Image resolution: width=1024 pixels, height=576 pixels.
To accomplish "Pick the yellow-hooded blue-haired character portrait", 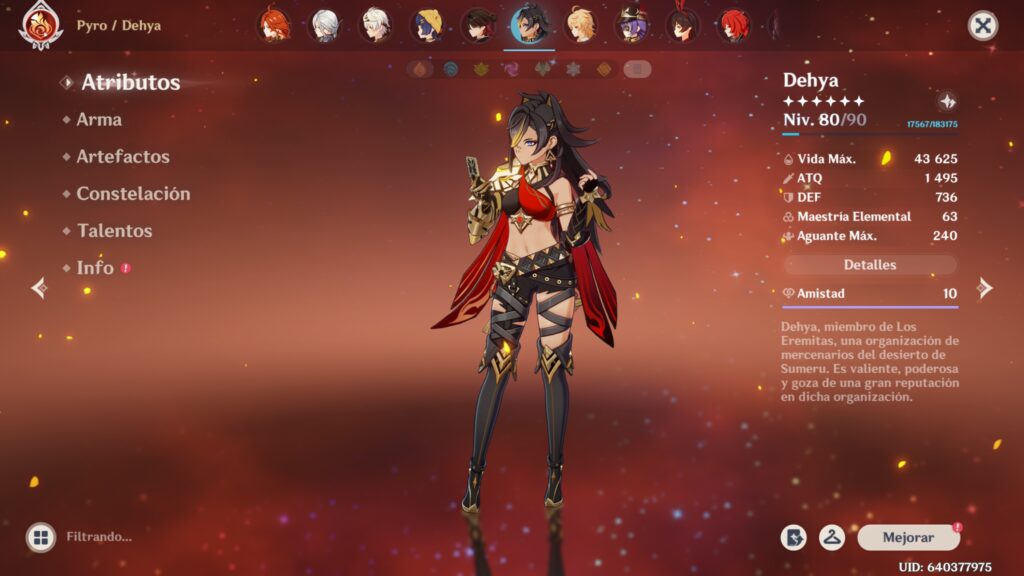I will click(427, 25).
